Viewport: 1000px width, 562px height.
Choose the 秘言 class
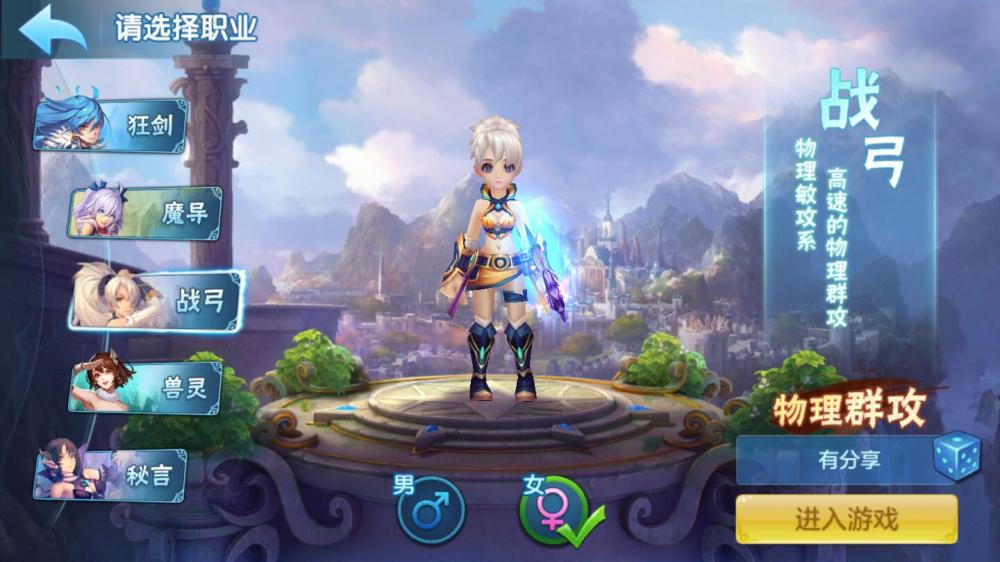pyautogui.click(x=112, y=474)
